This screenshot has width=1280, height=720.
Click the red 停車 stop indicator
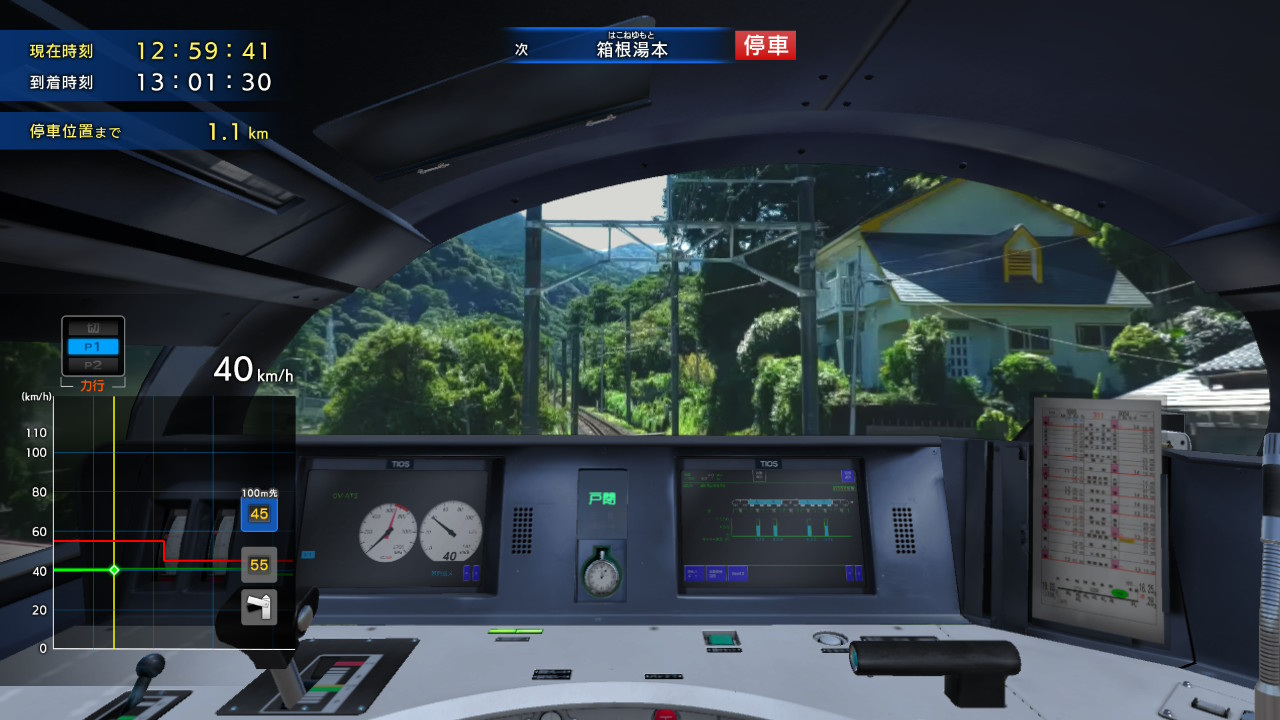[764, 45]
